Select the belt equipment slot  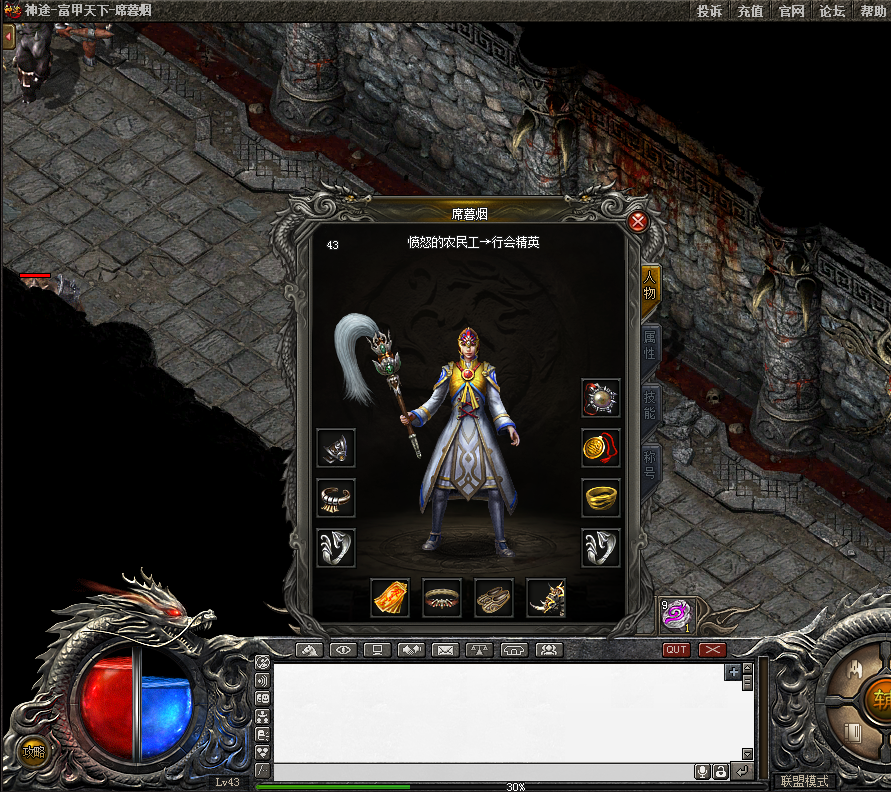(x=442, y=597)
